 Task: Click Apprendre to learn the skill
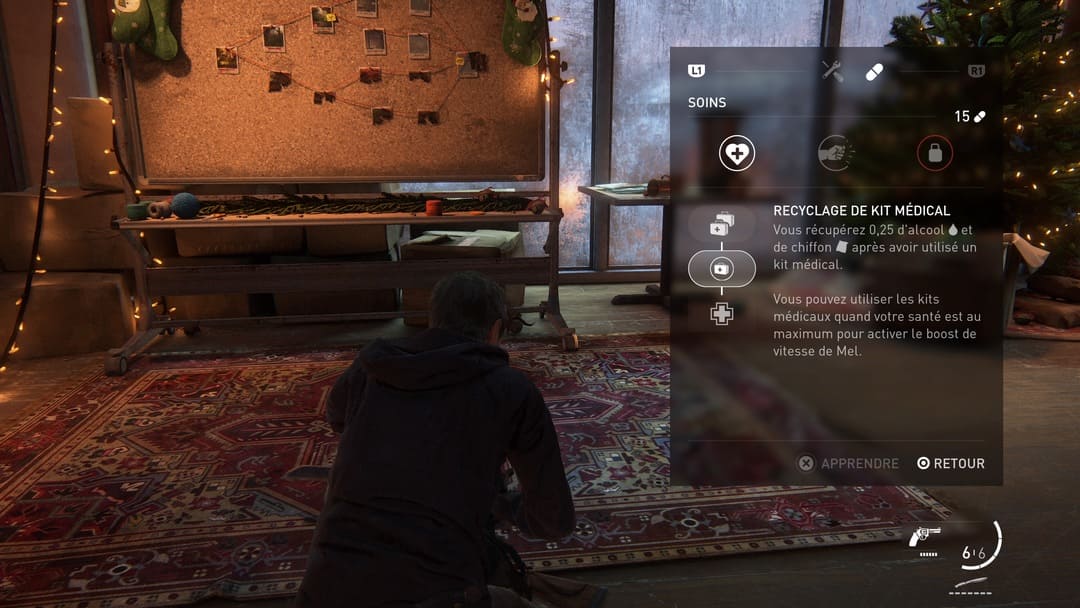click(848, 463)
